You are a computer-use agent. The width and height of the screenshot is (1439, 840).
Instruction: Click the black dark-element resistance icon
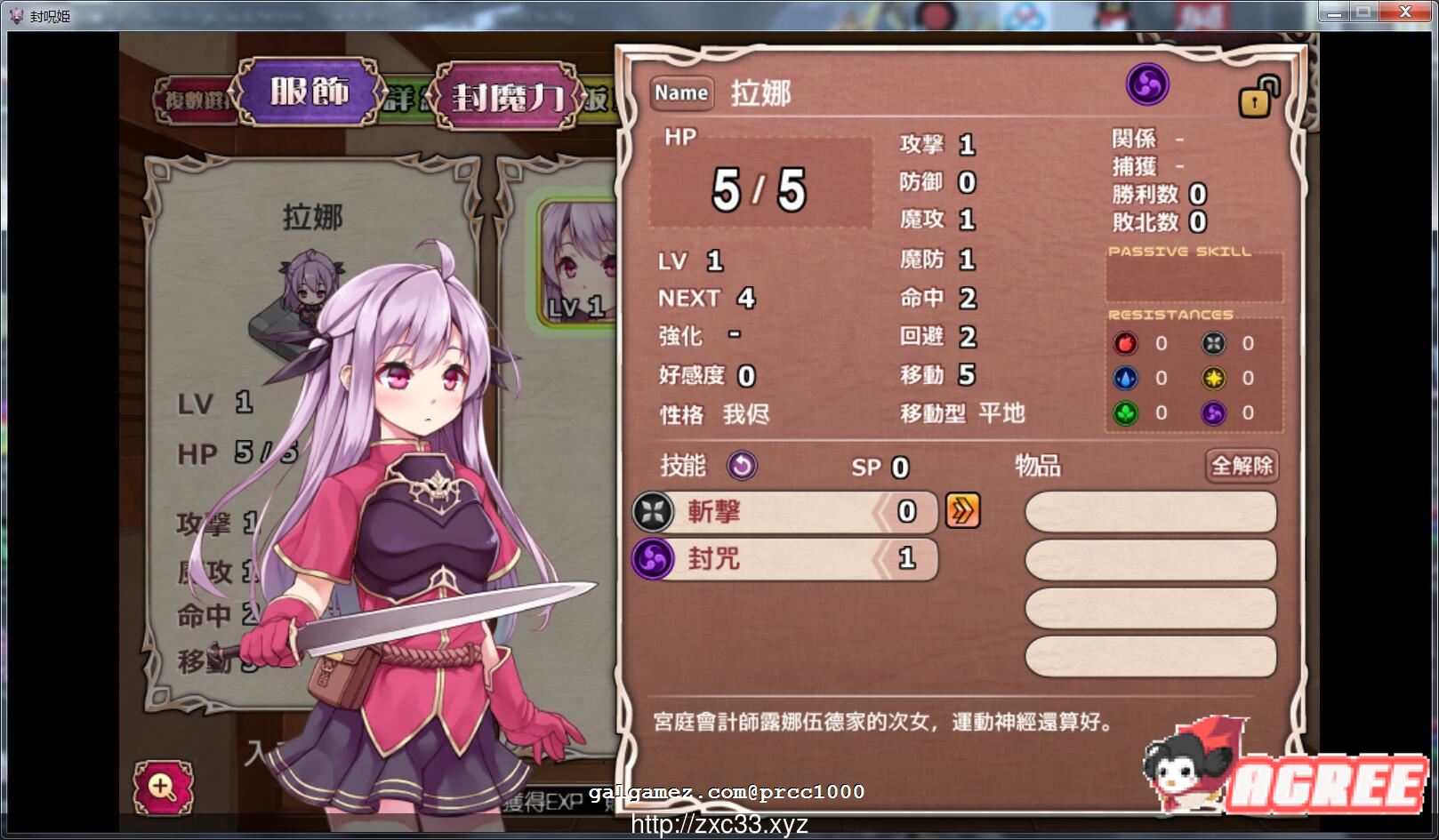pyautogui.click(x=1215, y=344)
